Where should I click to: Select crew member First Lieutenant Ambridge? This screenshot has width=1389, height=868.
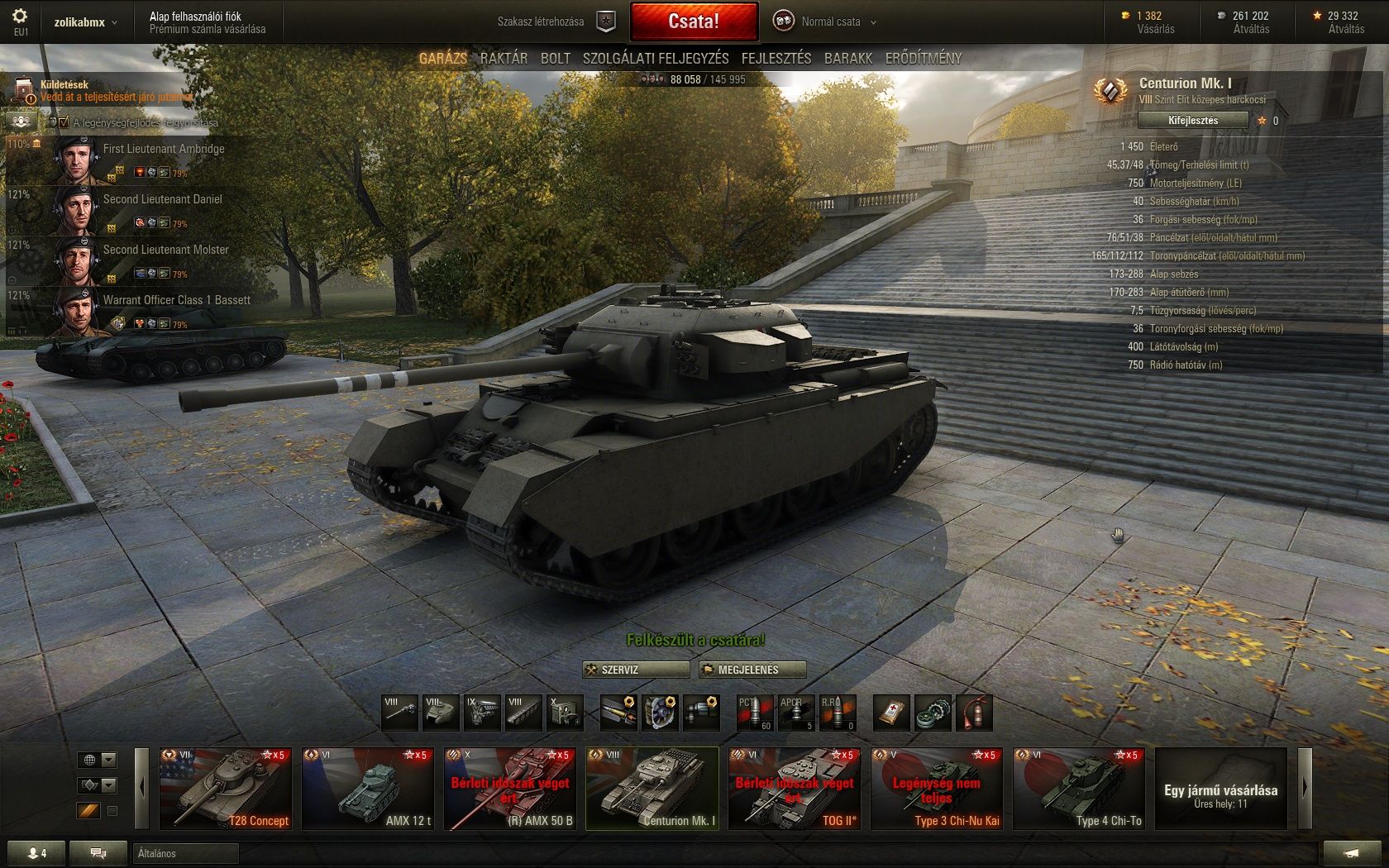pos(164,149)
